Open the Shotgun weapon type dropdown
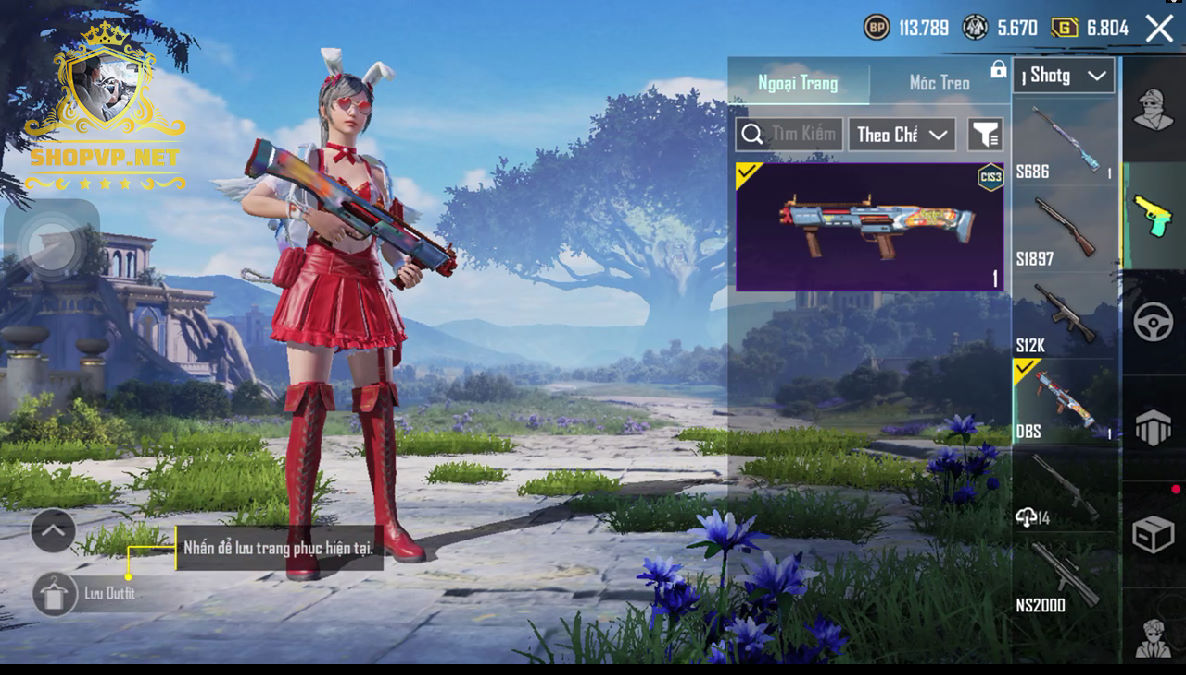The width and height of the screenshot is (1186, 675). [x=1063, y=76]
